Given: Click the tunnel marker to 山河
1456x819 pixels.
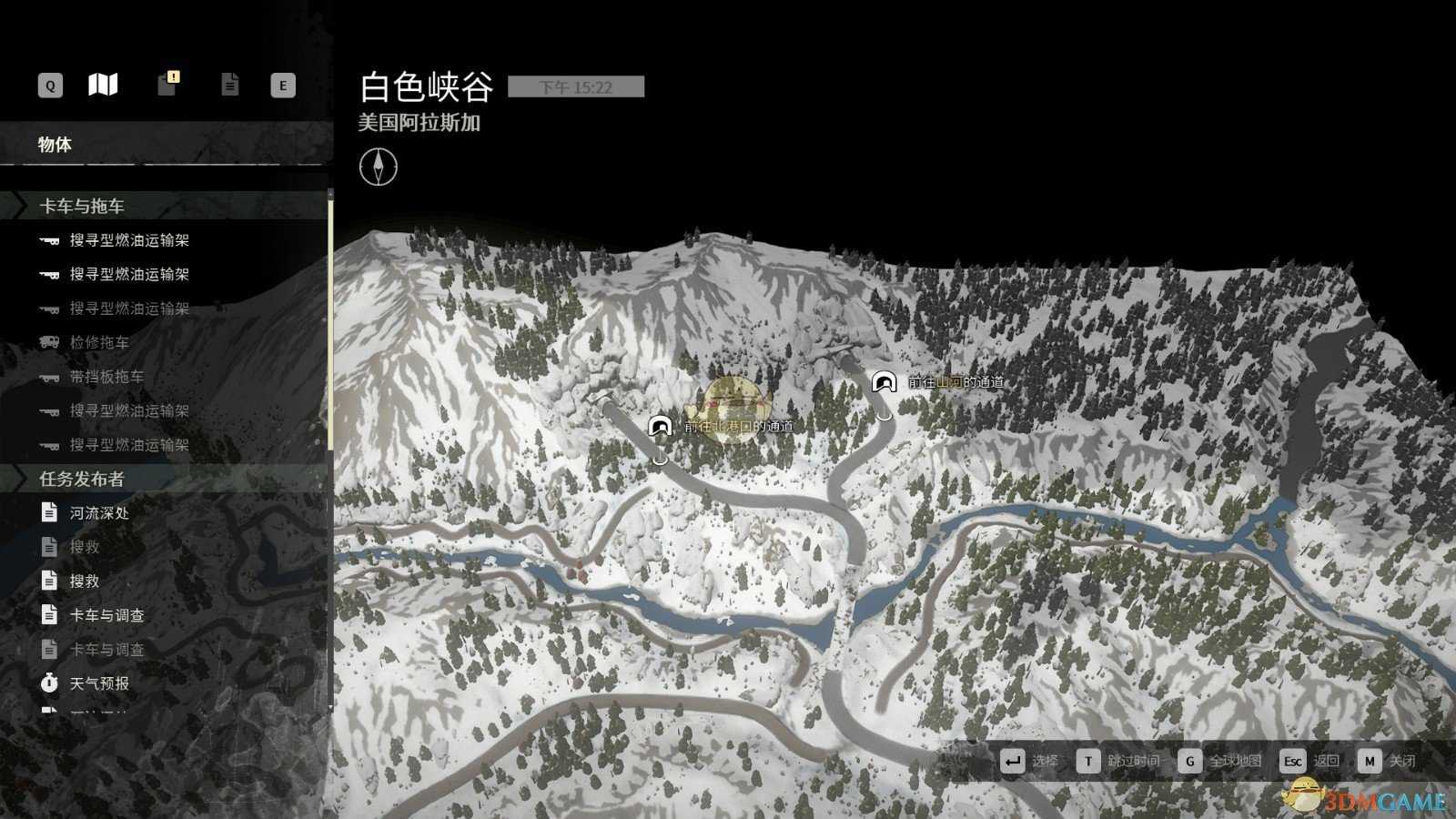Looking at the screenshot, I should (883, 382).
